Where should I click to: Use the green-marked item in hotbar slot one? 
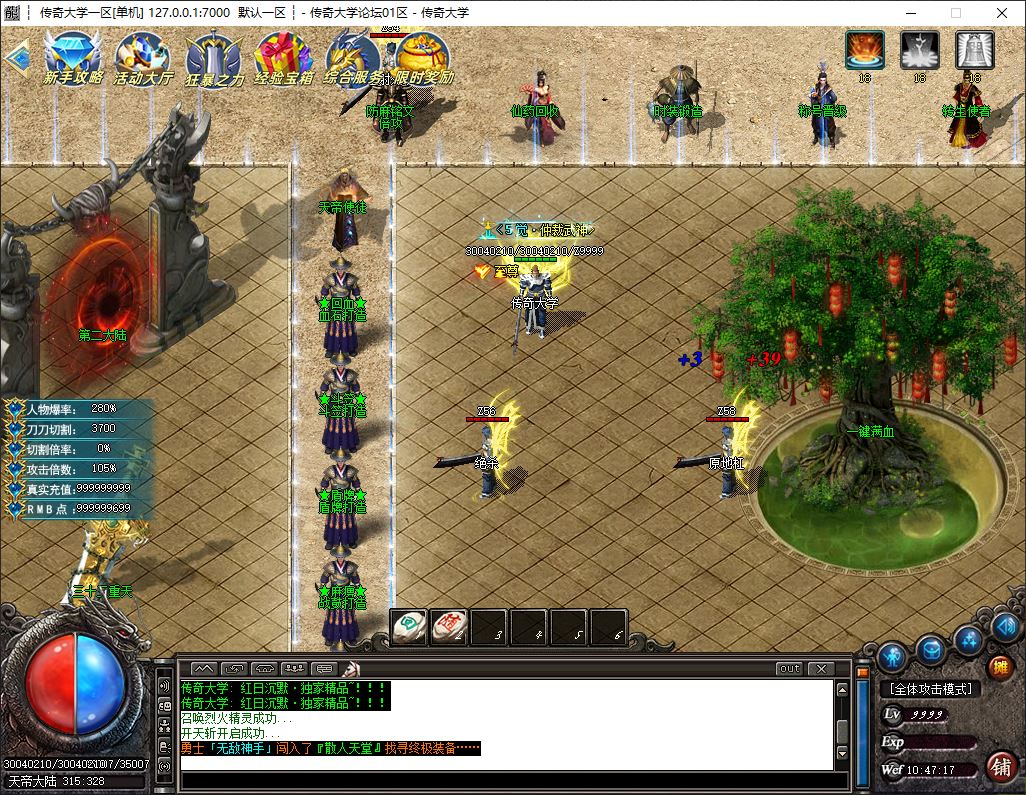point(408,627)
